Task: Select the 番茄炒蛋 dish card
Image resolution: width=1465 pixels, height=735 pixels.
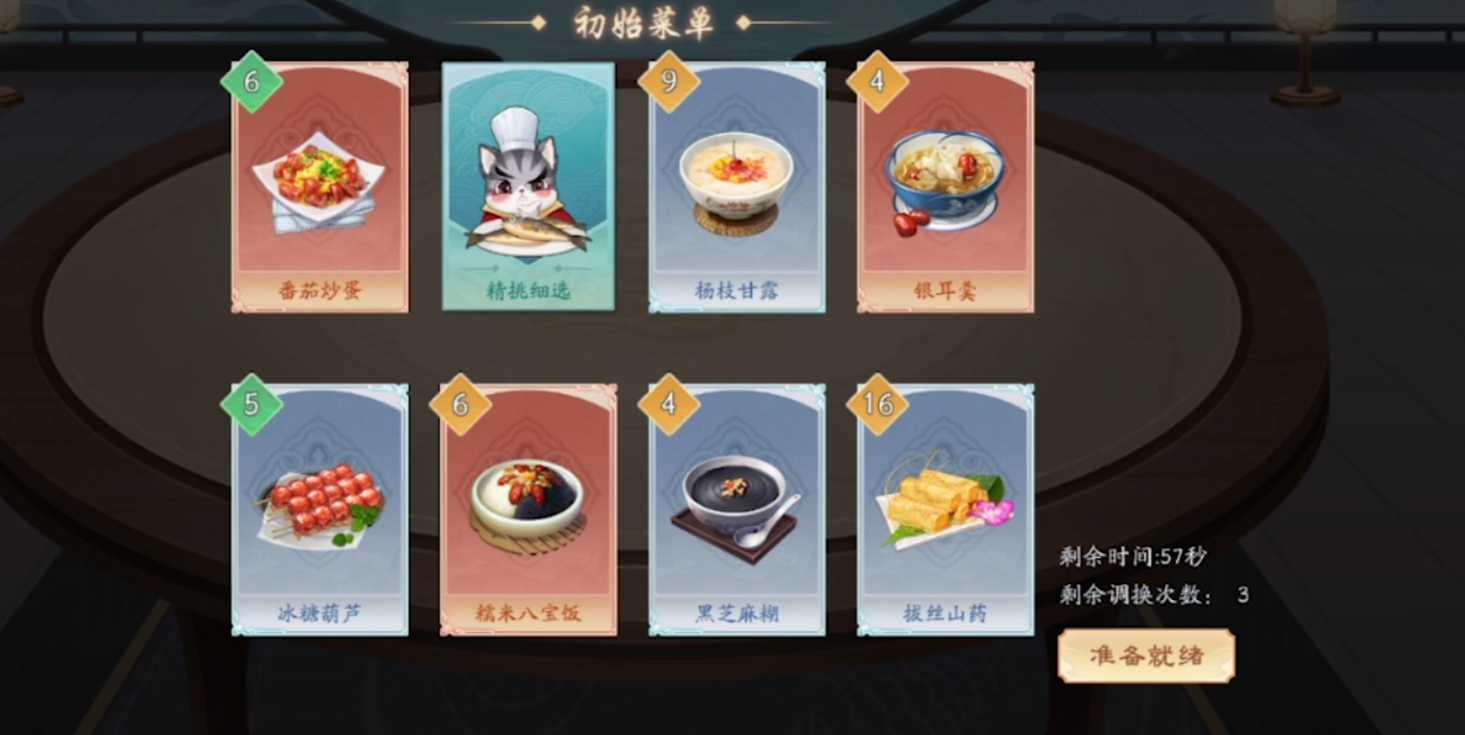Action: tap(320, 185)
